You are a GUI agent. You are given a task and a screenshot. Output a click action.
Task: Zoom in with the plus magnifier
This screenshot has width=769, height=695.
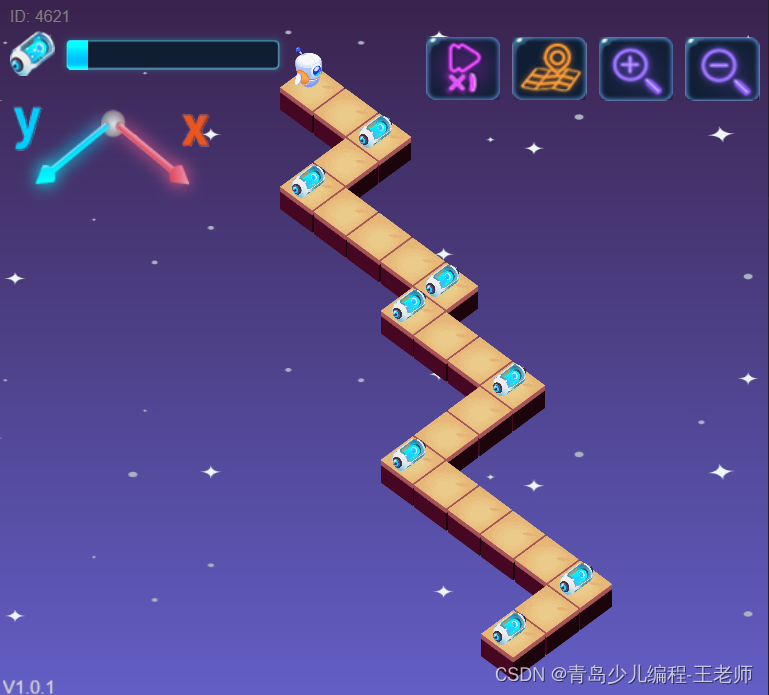point(636,68)
